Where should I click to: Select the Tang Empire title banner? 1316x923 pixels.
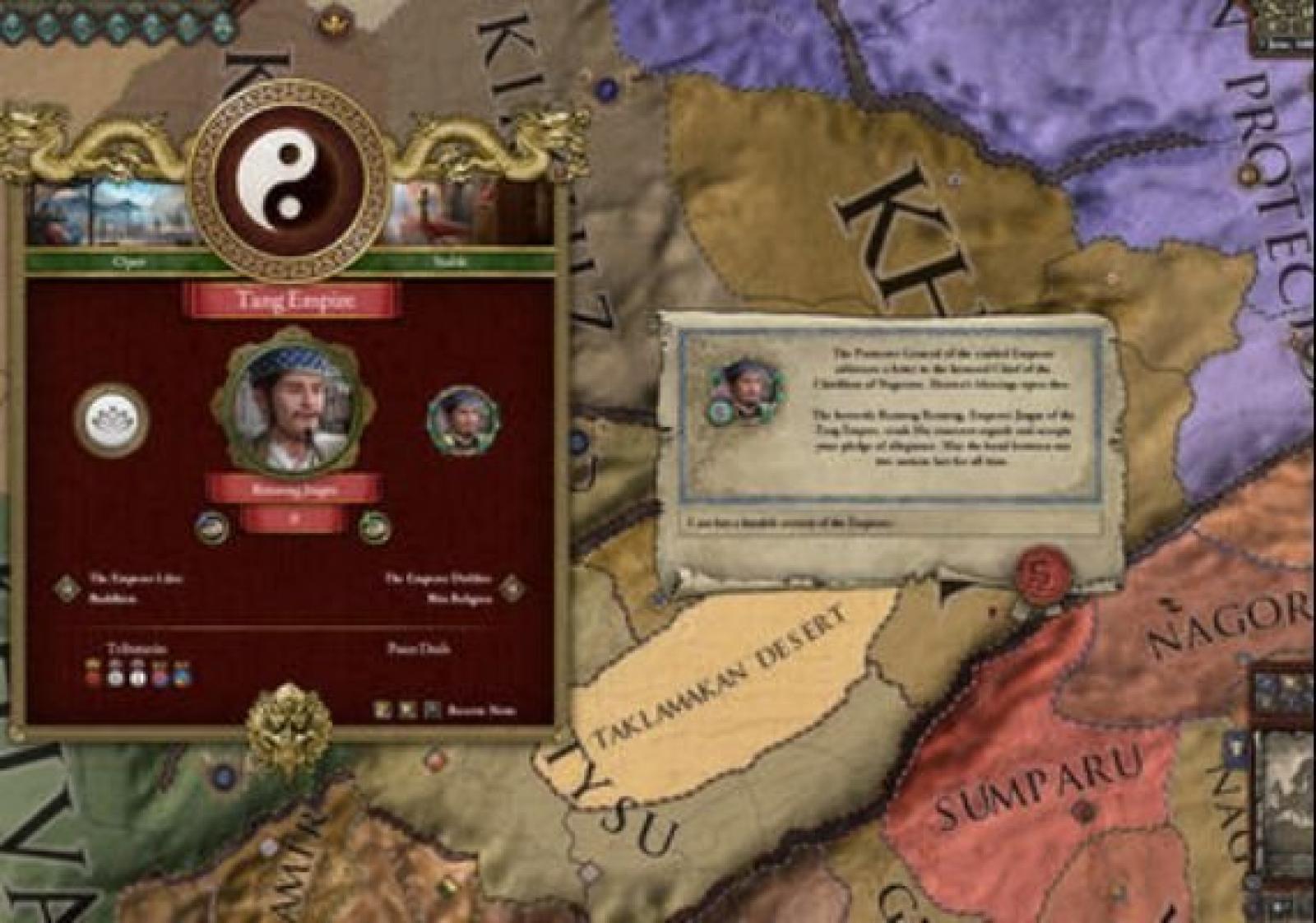coord(294,300)
